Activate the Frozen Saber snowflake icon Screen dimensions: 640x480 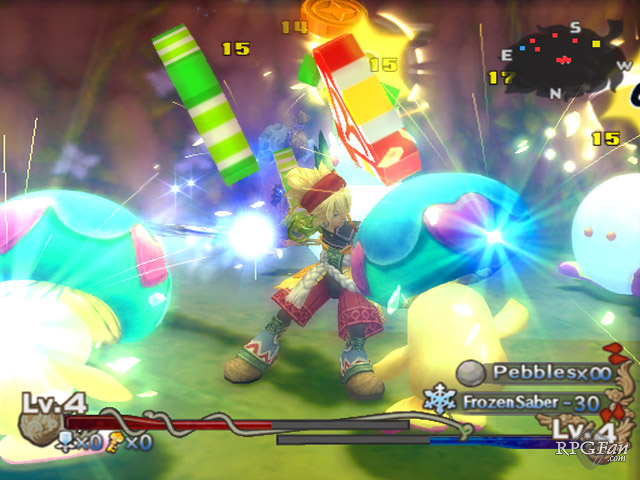tap(440, 401)
